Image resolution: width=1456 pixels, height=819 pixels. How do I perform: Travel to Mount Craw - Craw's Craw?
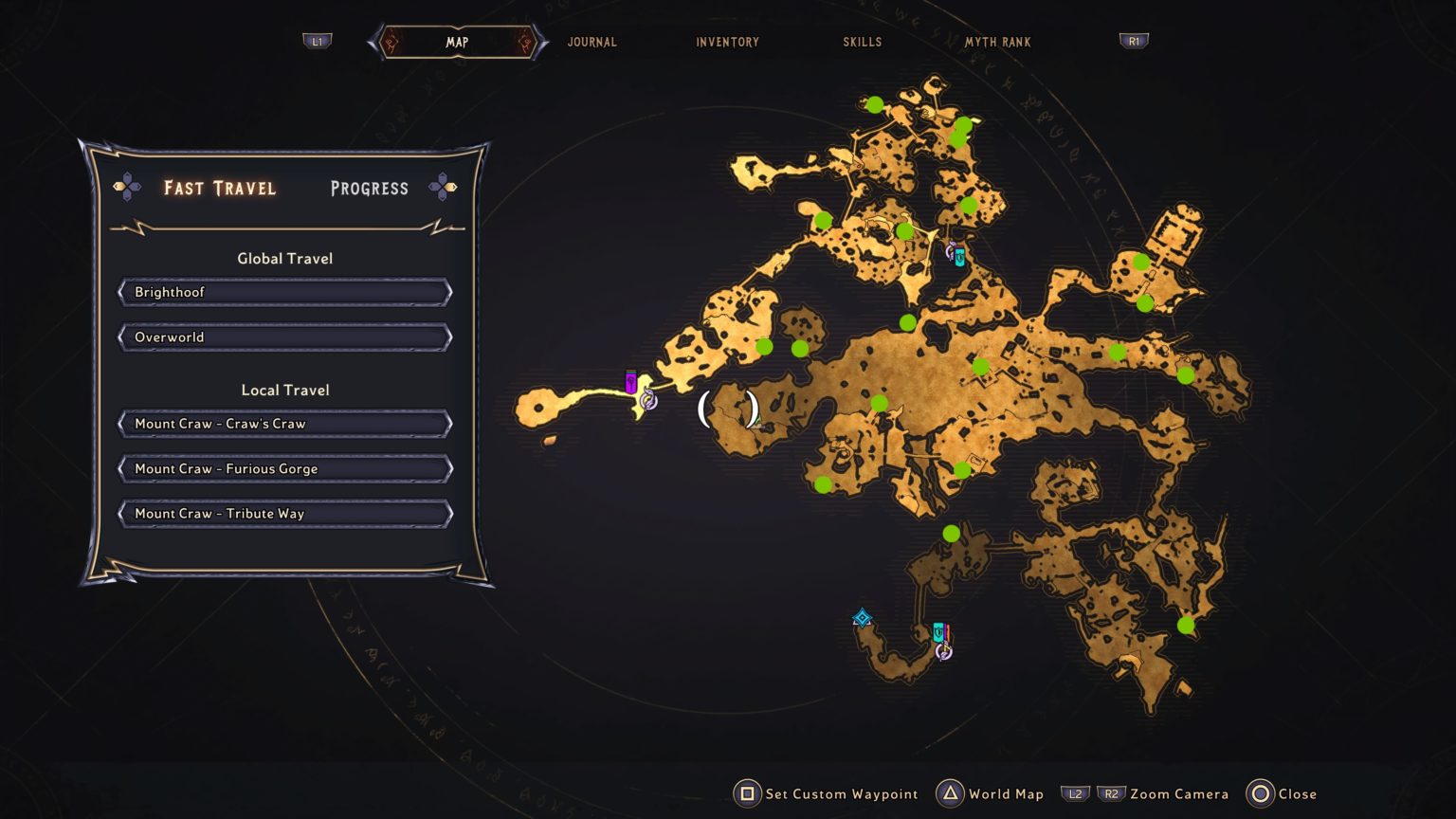click(284, 424)
